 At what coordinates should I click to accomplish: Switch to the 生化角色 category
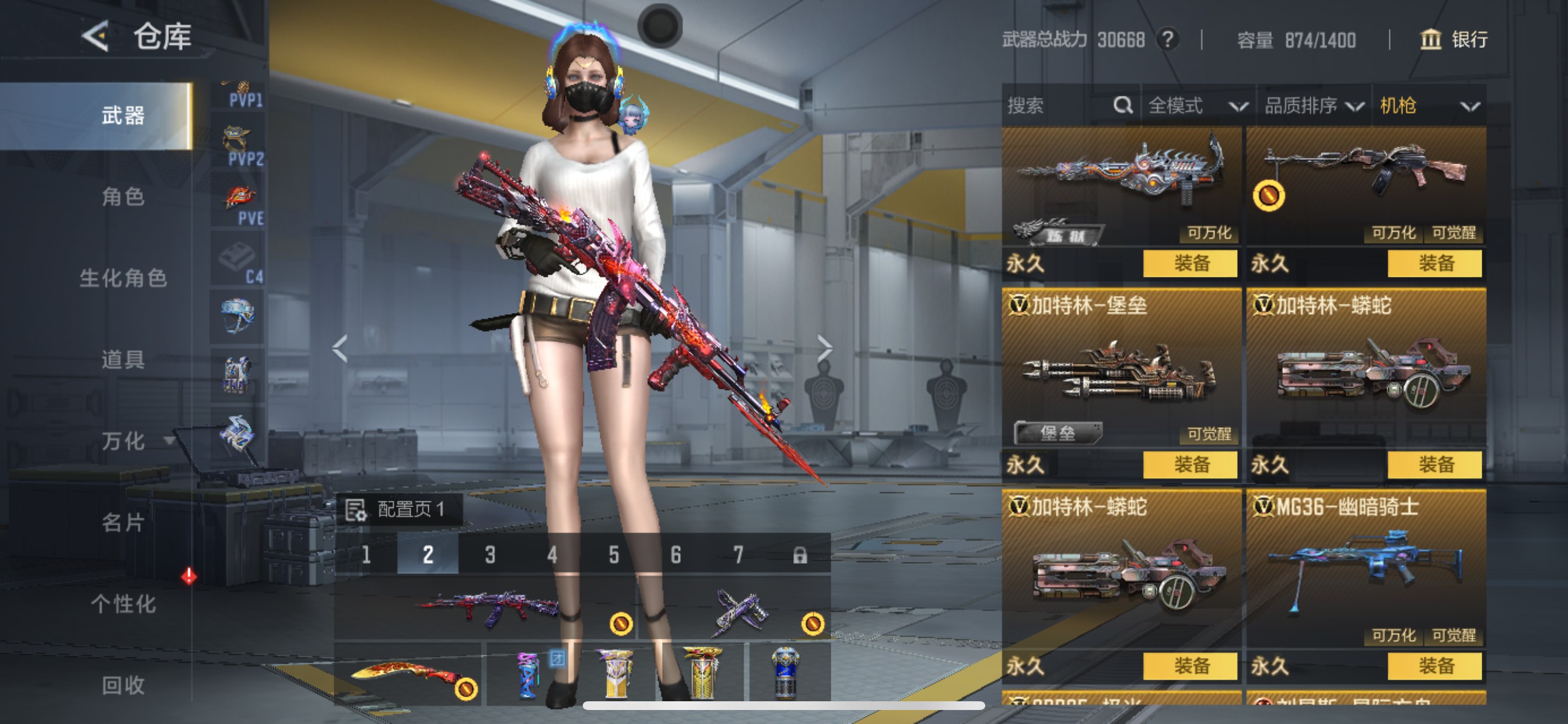pyautogui.click(x=123, y=278)
